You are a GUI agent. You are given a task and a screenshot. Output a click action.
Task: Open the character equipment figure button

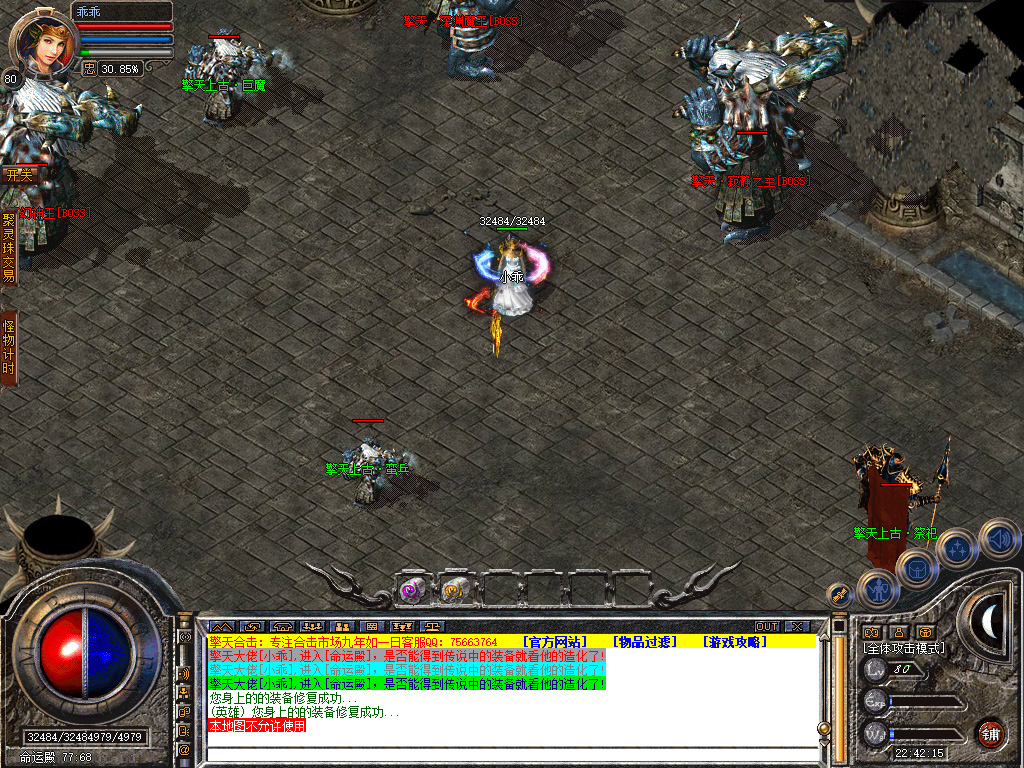pyautogui.click(x=877, y=589)
